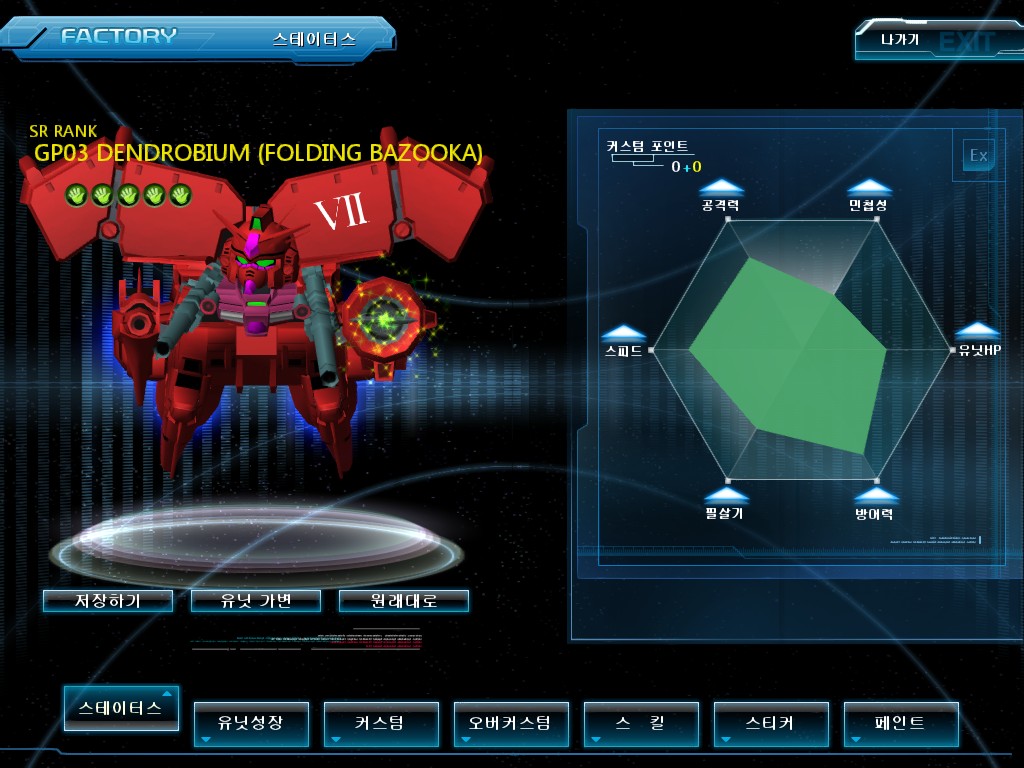The height and width of the screenshot is (768, 1024).
Task: Open the 페인트 paint tab
Action: (900, 723)
